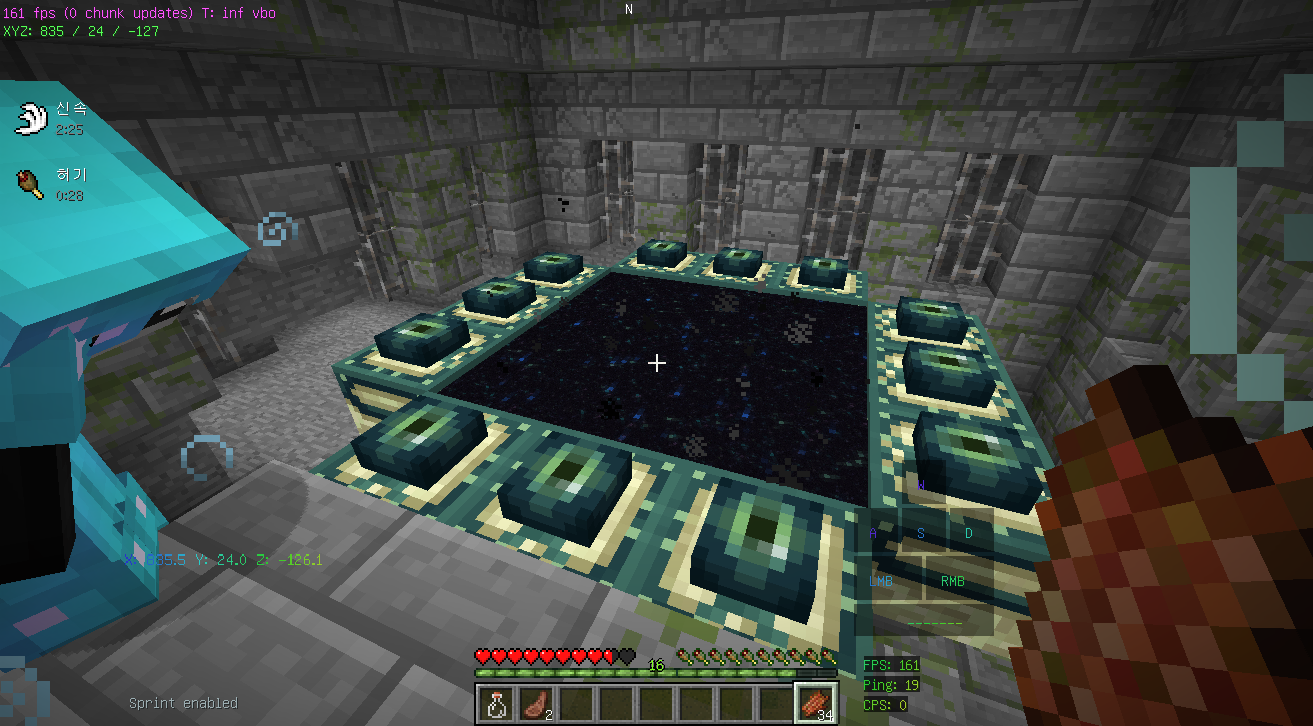This screenshot has width=1313, height=726.
Task: Click the Hunger status effect icon
Action: pyautogui.click(x=29, y=185)
